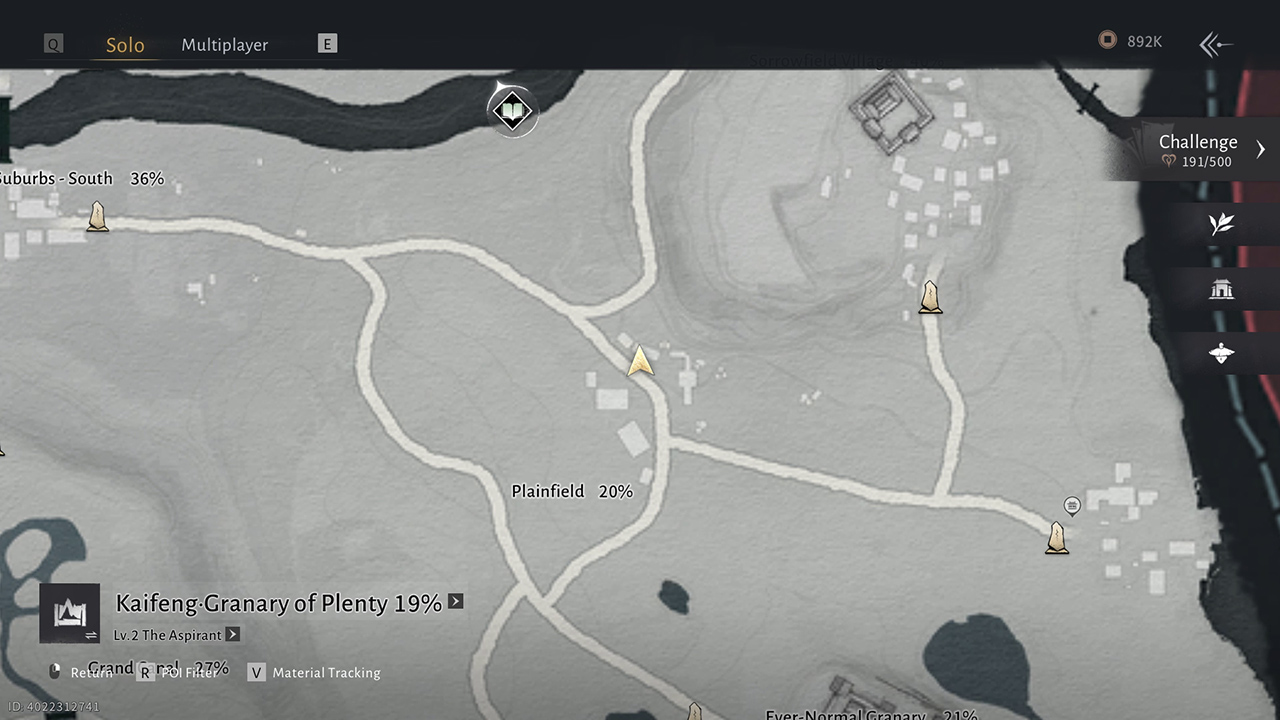
Task: Expand Kaifeng Granary of Plenty exploration details
Action: click(x=456, y=601)
